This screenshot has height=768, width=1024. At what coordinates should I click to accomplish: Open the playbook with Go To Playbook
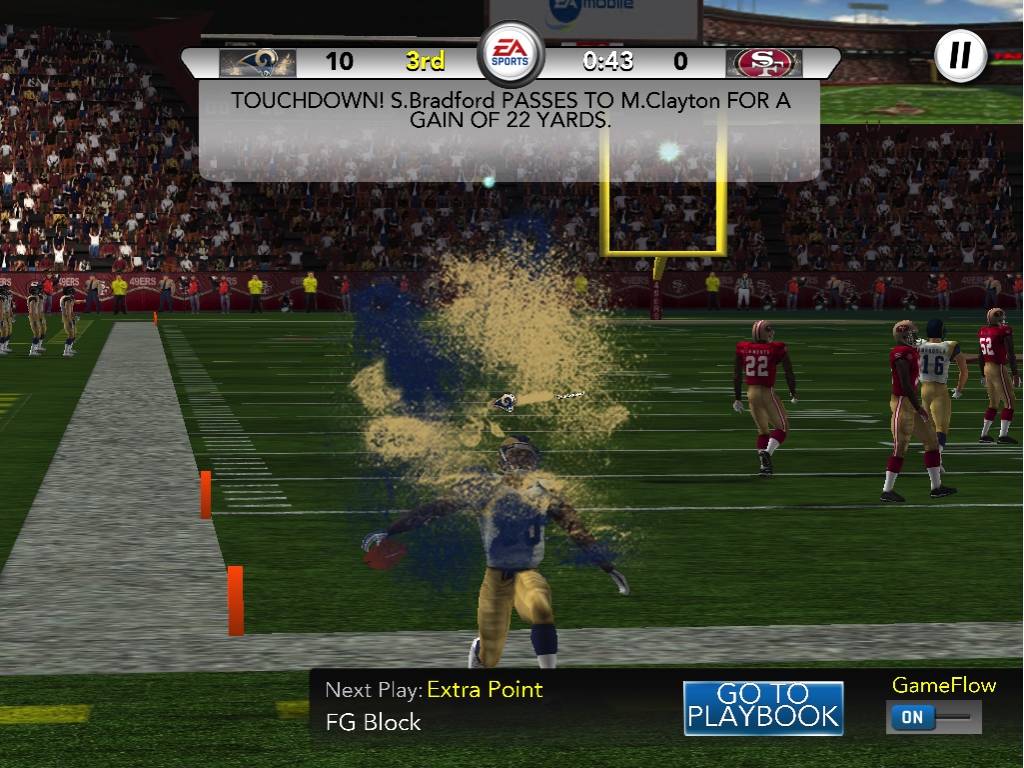coord(763,707)
